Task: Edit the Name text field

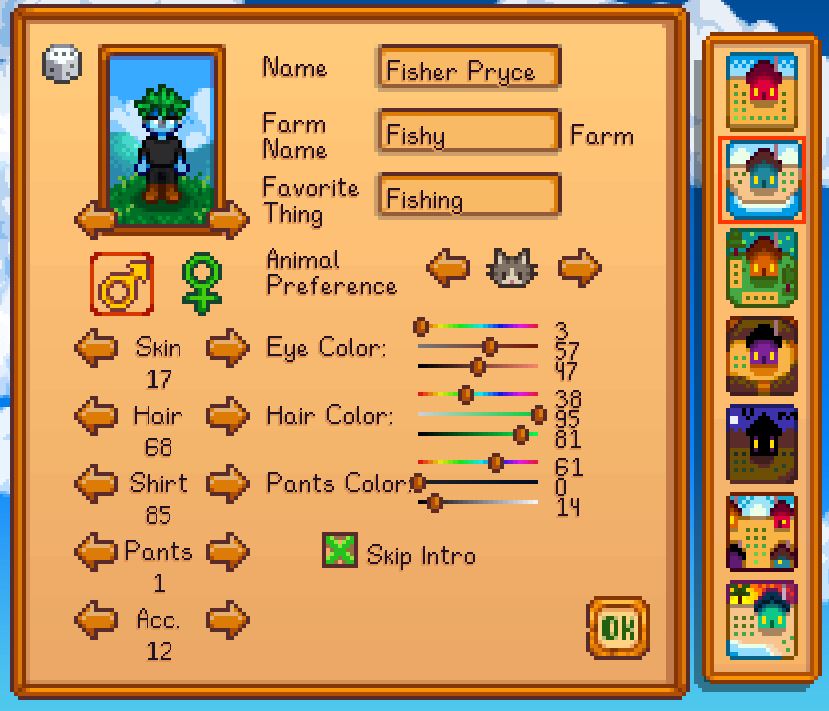Action: click(468, 70)
